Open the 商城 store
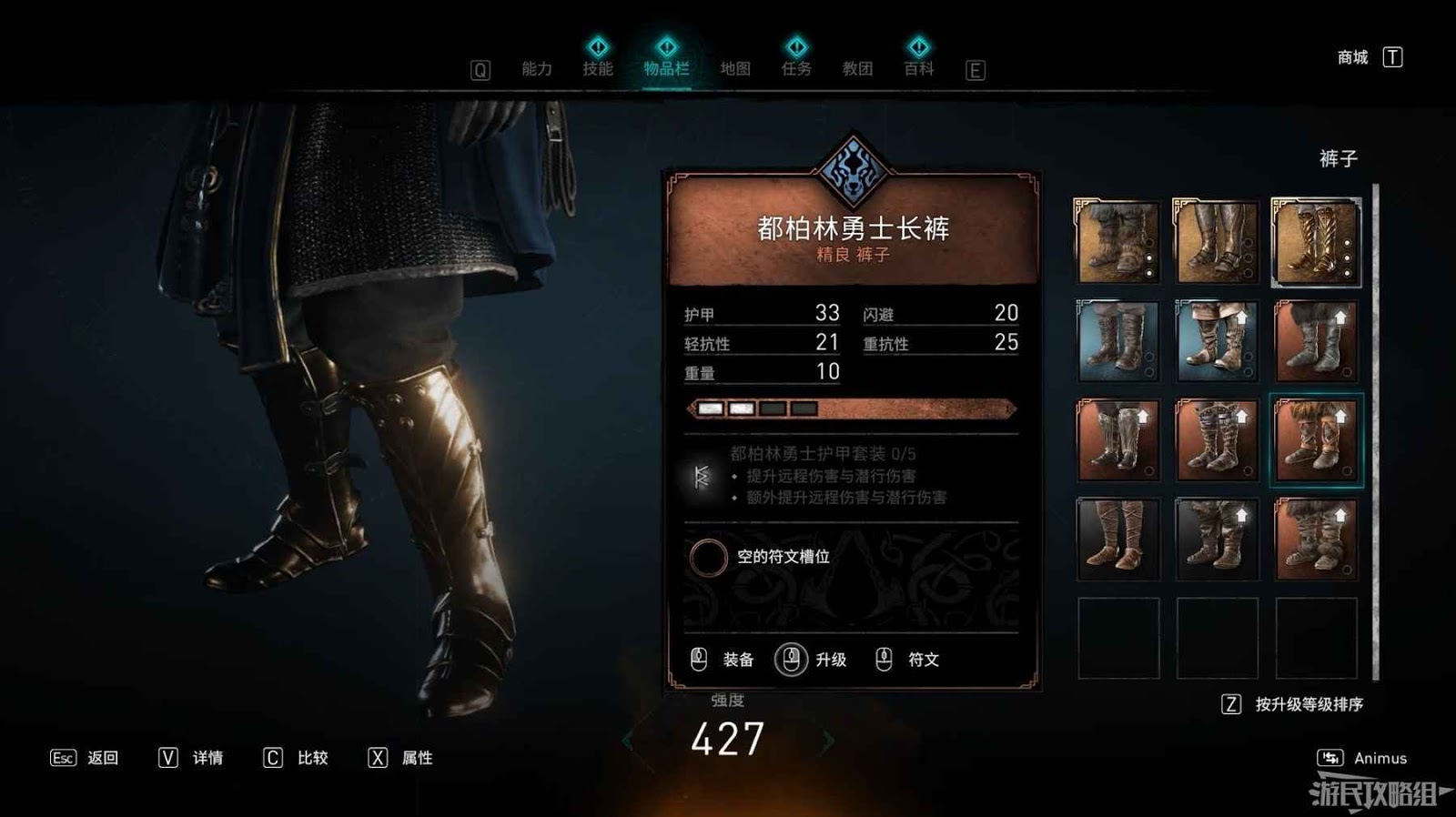1456x817 pixels. pyautogui.click(x=1353, y=58)
